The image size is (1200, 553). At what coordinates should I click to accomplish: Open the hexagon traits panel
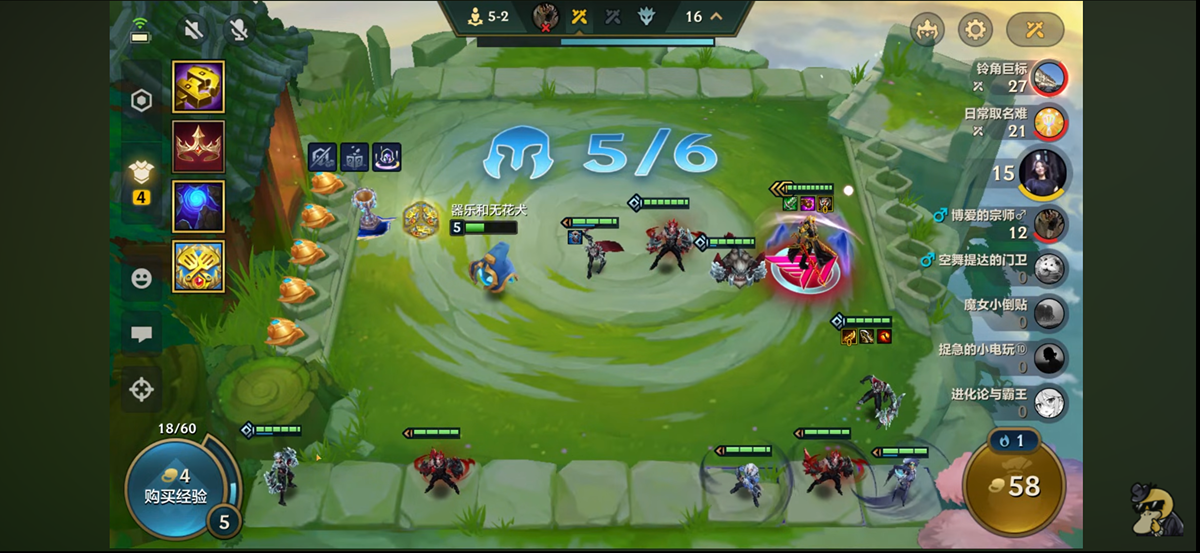[x=141, y=101]
